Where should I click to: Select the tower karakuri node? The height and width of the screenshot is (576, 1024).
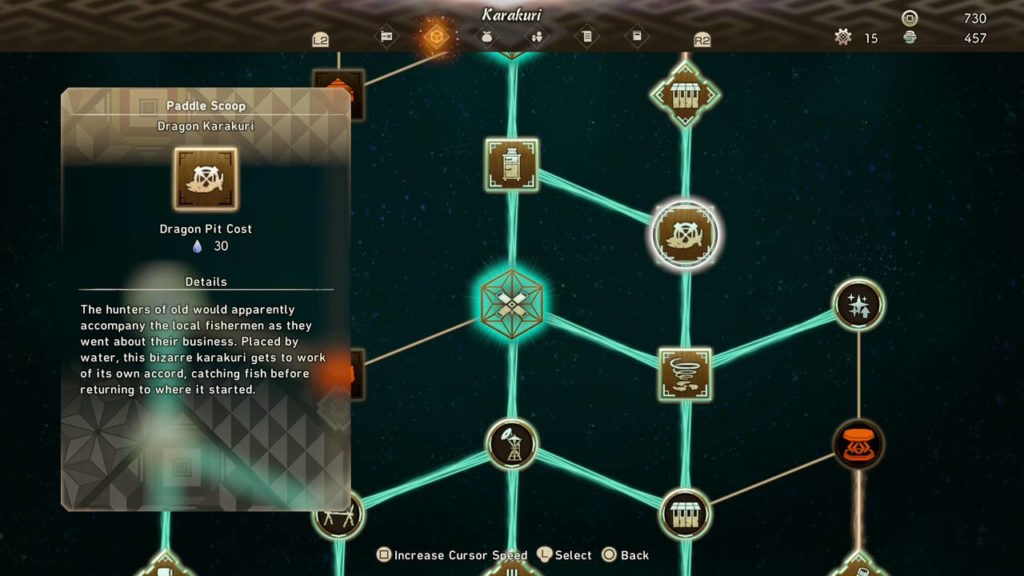(x=511, y=444)
